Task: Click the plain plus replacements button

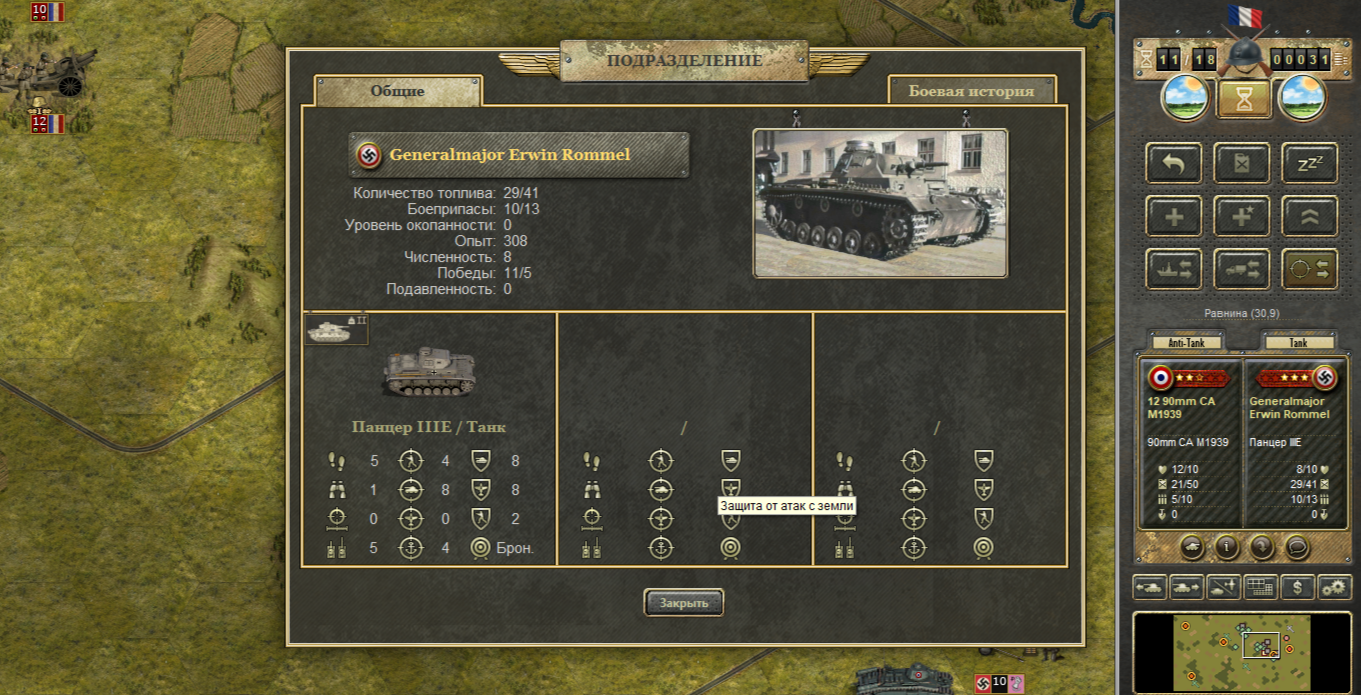Action: 1174,216
